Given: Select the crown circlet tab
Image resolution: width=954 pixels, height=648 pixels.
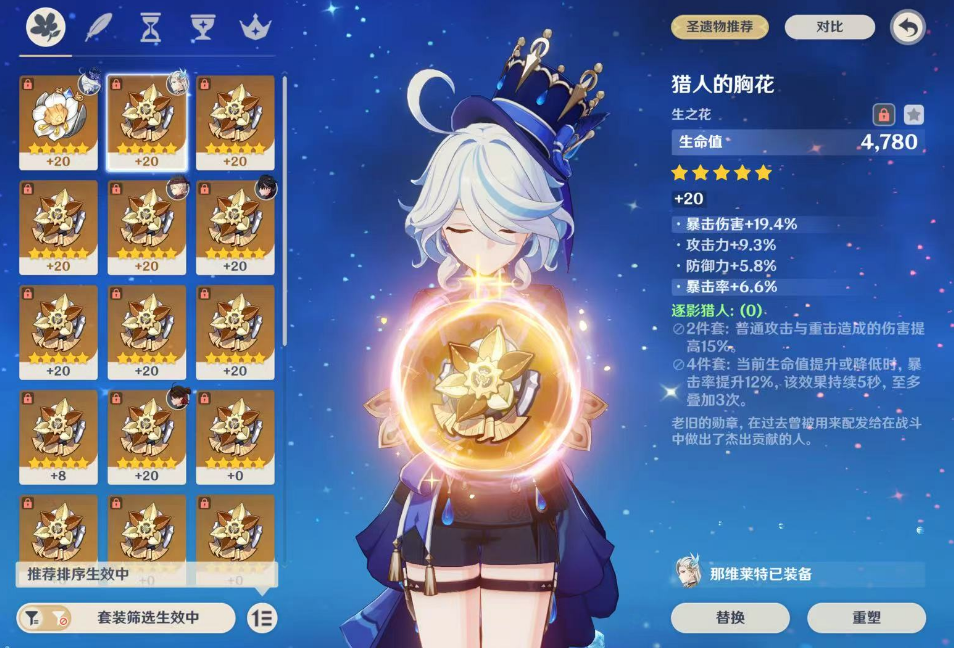Looking at the screenshot, I should coord(257,27).
